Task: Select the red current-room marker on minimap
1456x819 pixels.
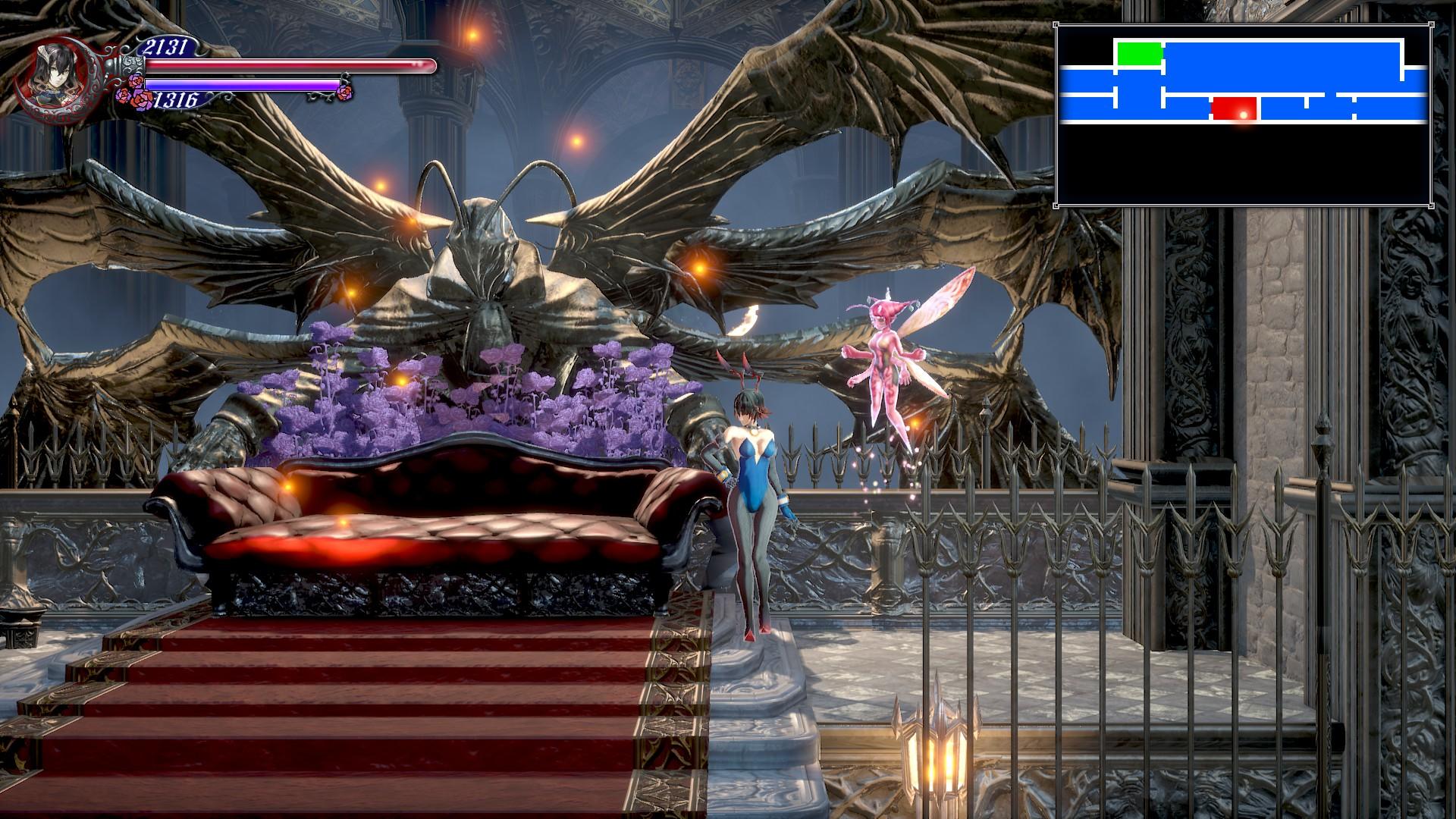Action: pos(1235,108)
